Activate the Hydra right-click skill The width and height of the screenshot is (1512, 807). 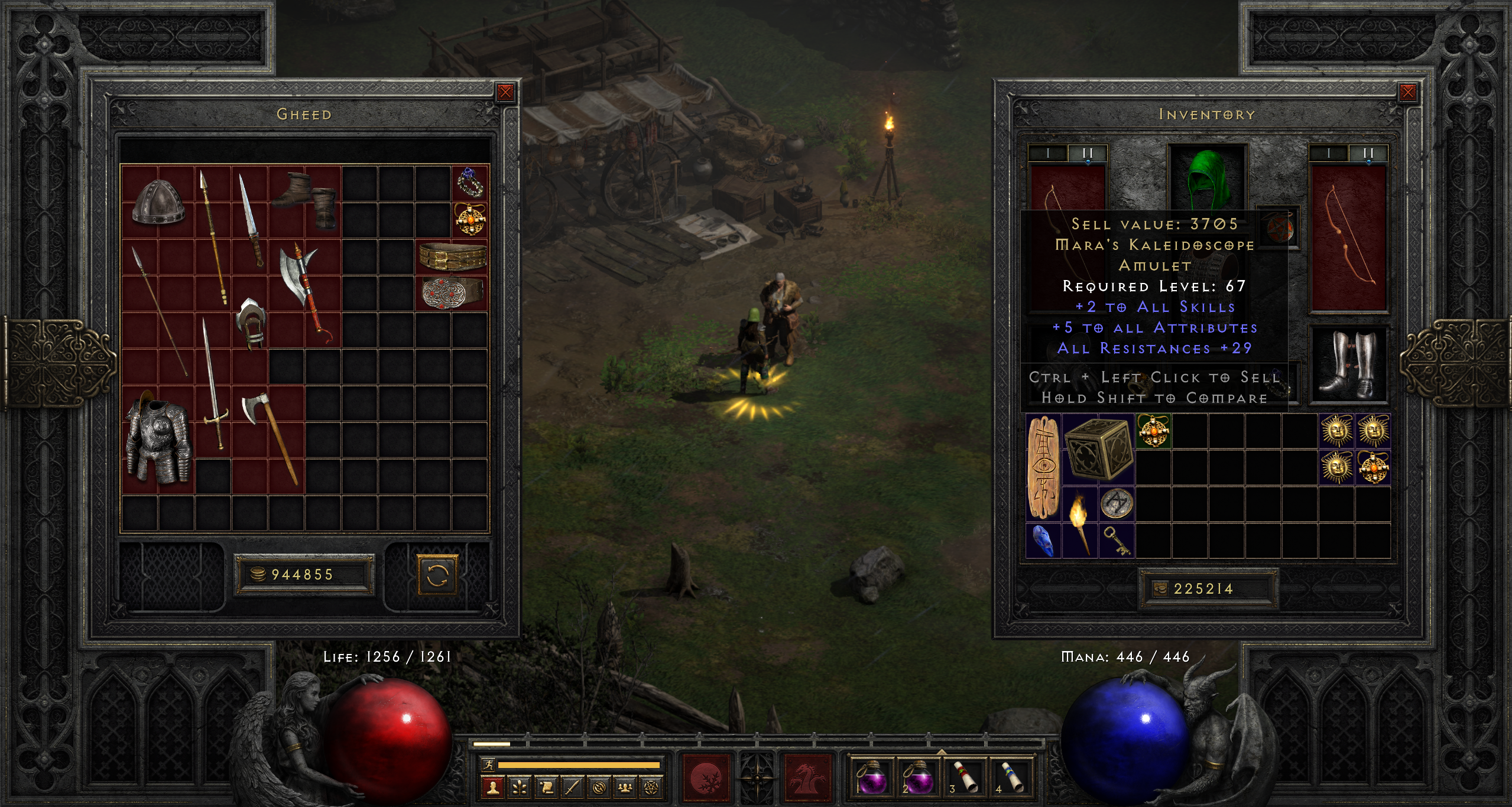808,777
